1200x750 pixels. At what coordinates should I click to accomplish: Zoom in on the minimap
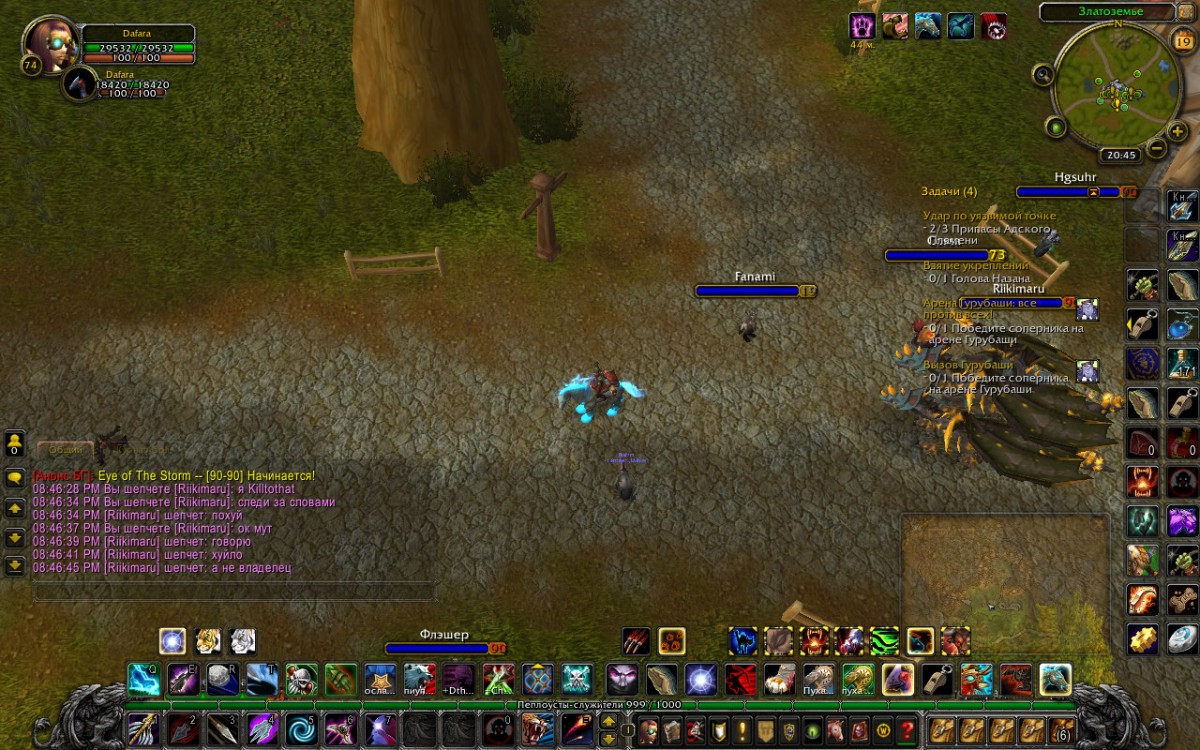click(1178, 131)
